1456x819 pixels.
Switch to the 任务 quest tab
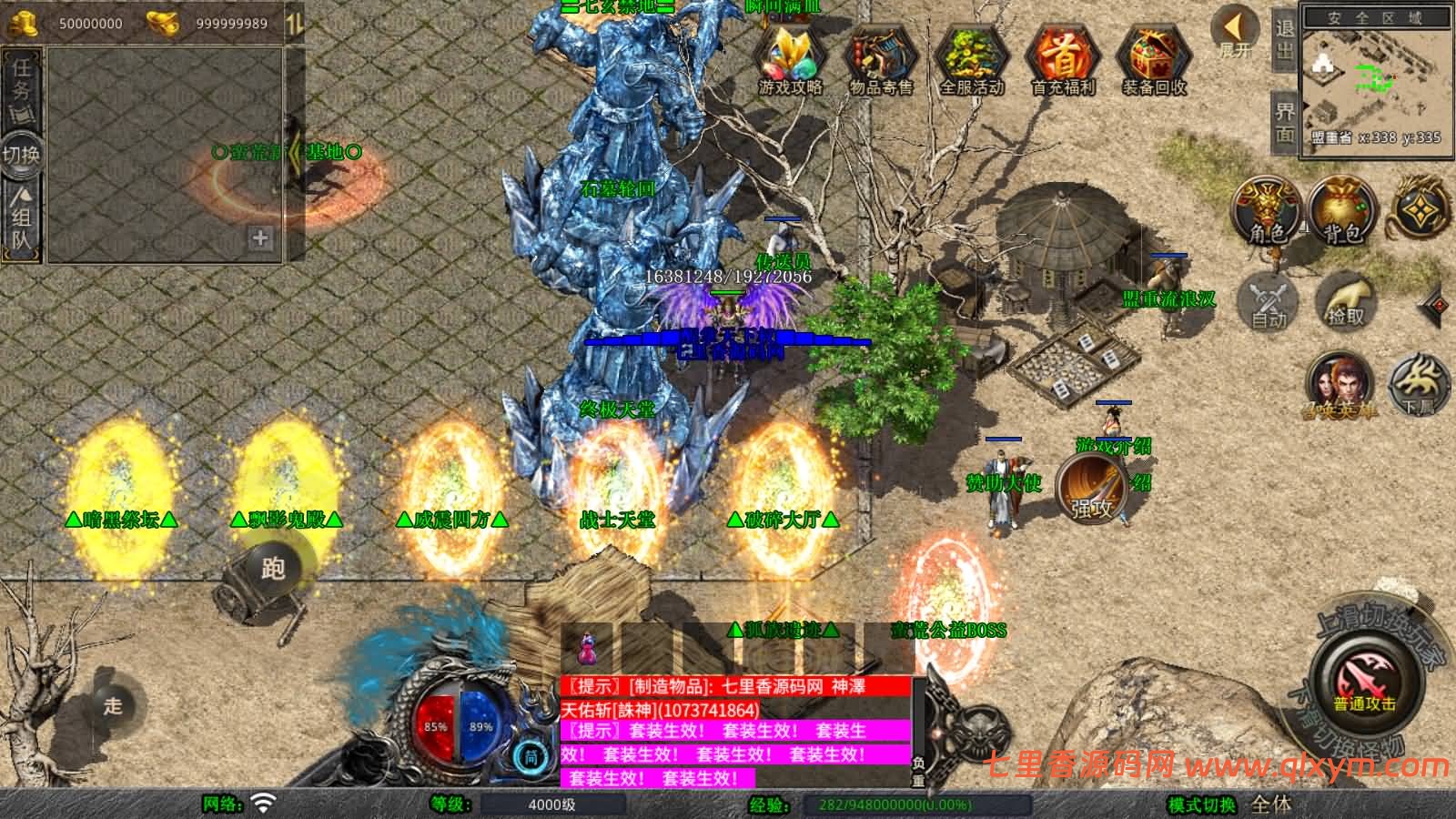(x=21, y=88)
